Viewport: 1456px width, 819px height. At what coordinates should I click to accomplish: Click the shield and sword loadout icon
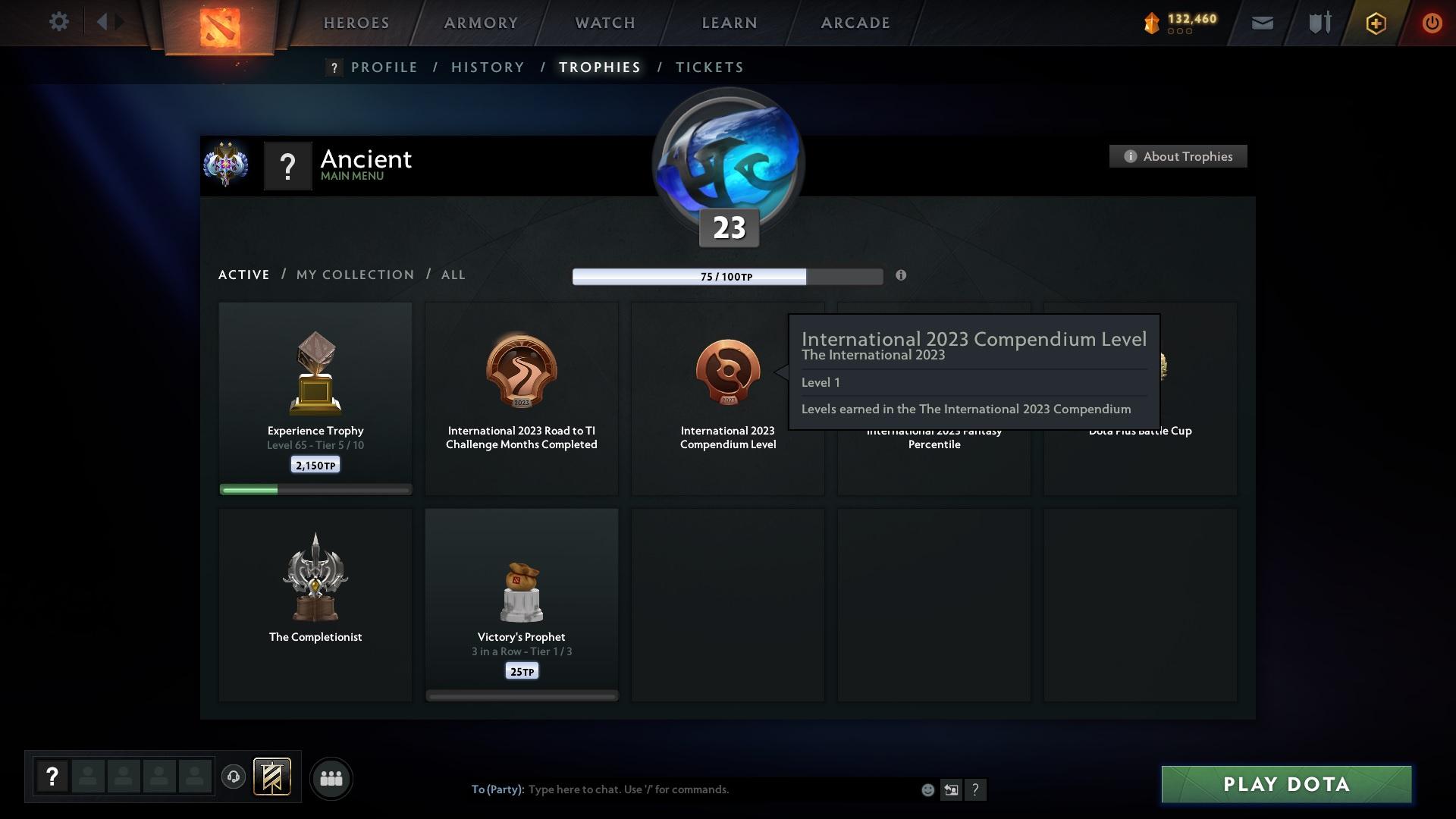pyautogui.click(x=1319, y=23)
